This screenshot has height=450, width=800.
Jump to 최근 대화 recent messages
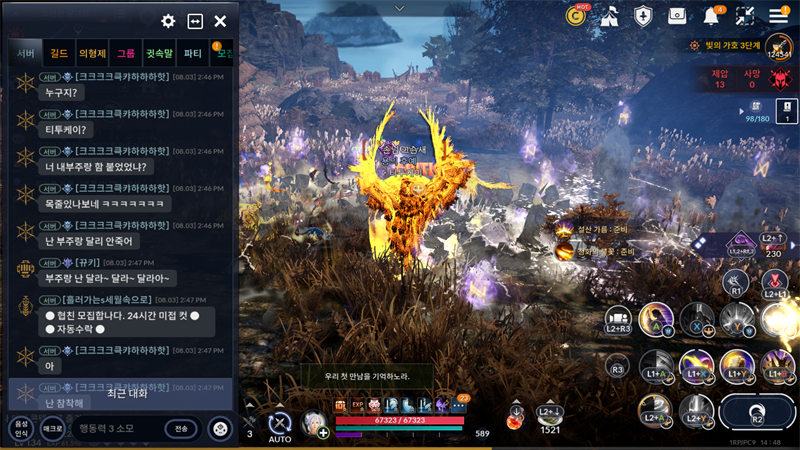[x=127, y=393]
